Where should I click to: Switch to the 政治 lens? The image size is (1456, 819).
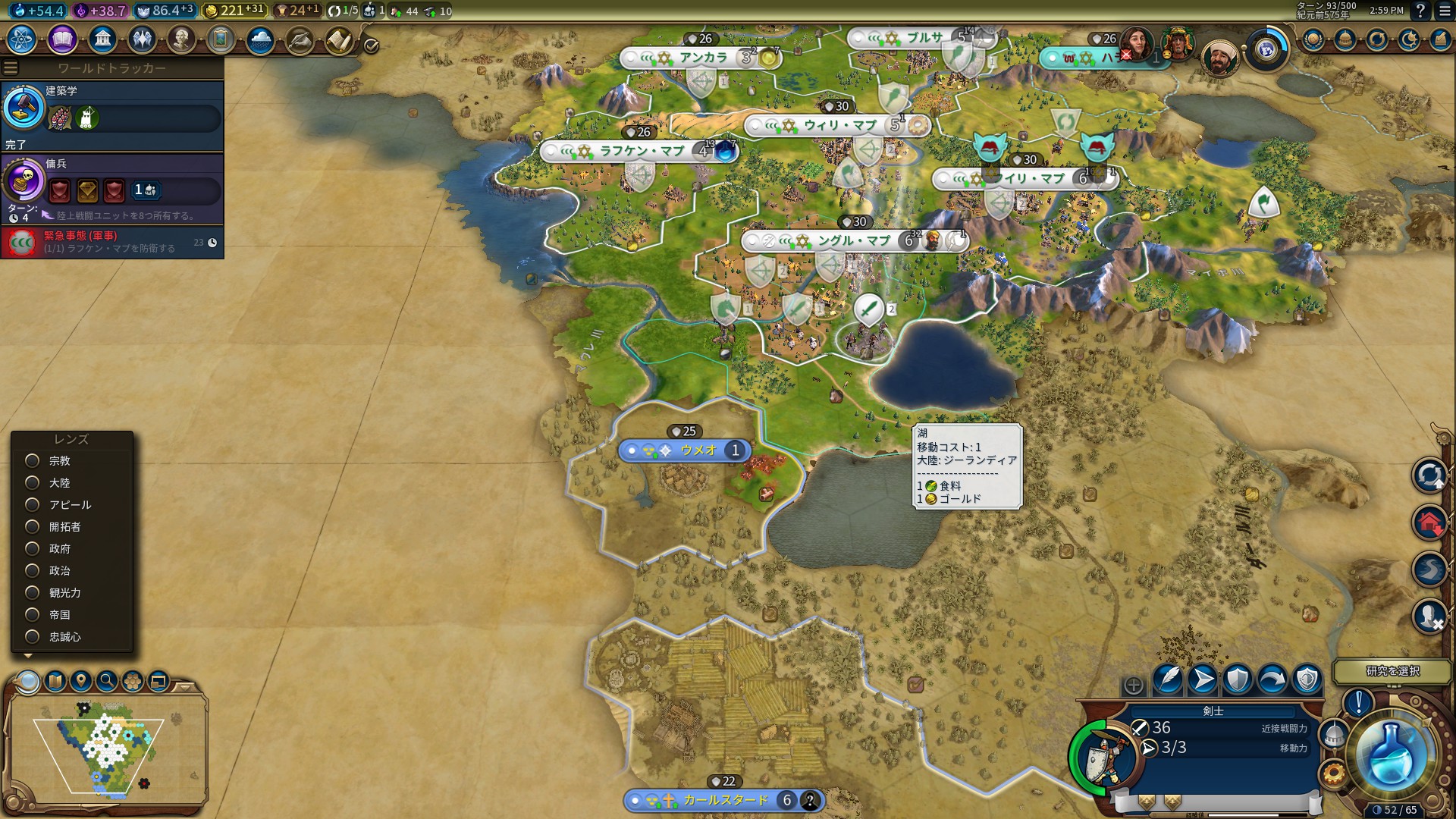33,571
